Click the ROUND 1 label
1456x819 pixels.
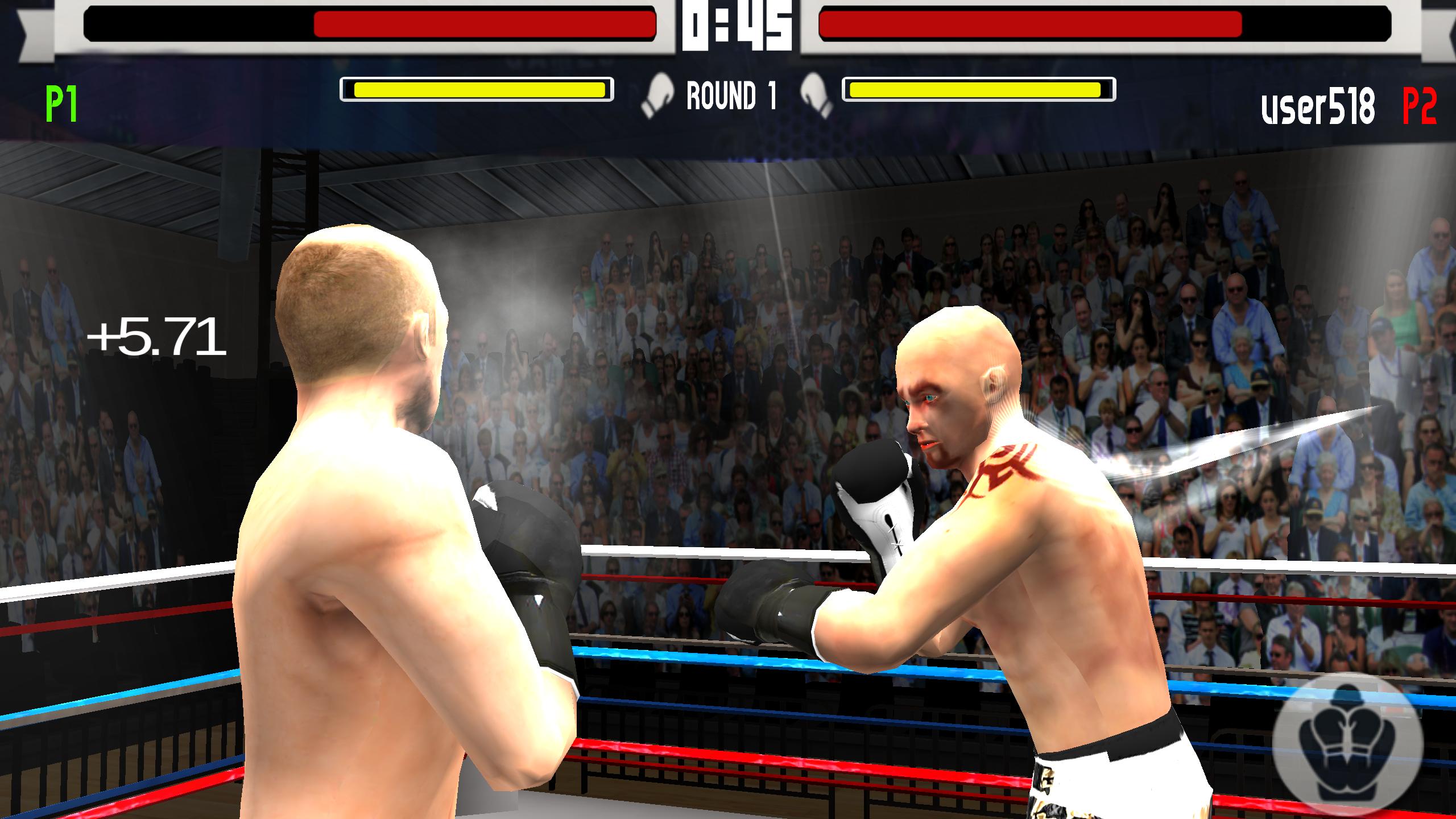735,96
